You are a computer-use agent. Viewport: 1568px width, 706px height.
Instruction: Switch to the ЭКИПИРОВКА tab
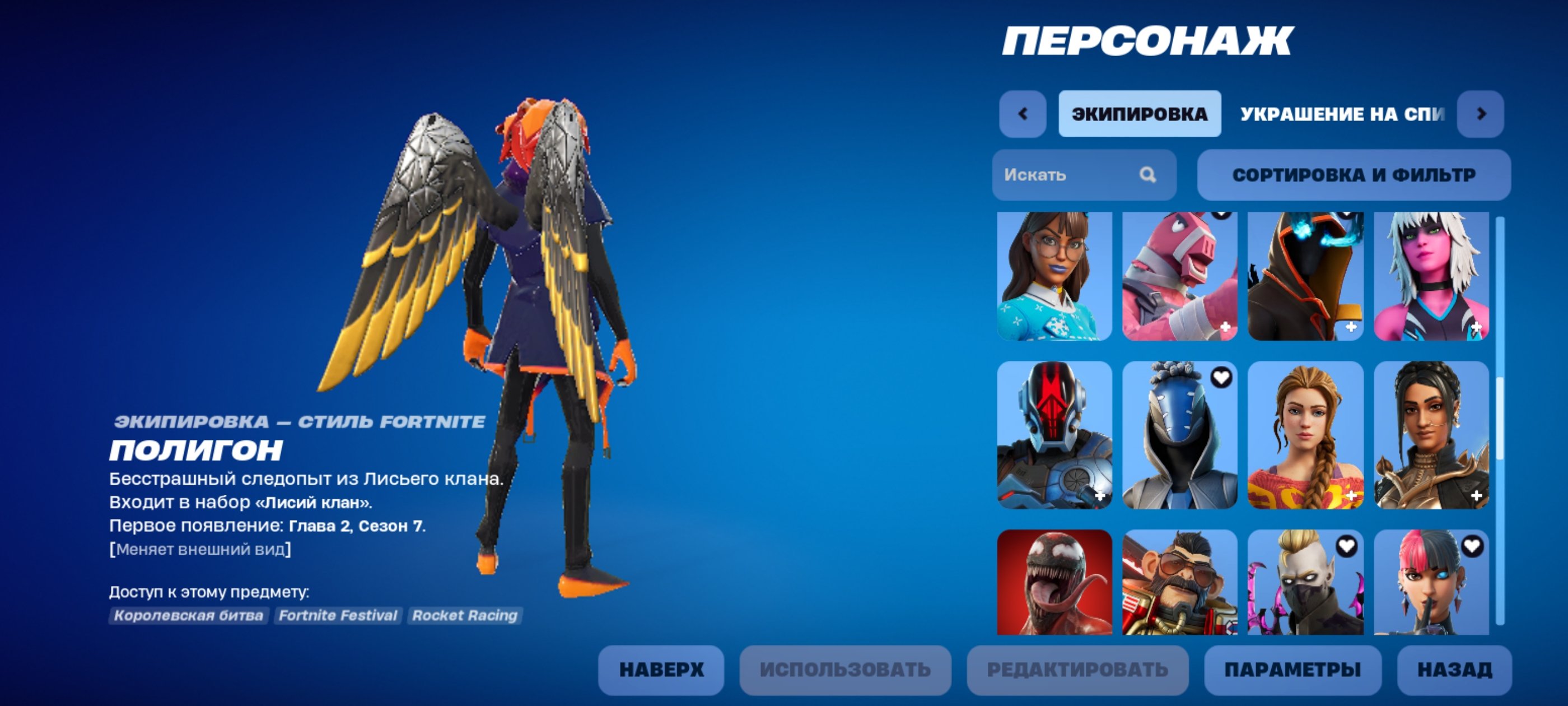(1140, 113)
